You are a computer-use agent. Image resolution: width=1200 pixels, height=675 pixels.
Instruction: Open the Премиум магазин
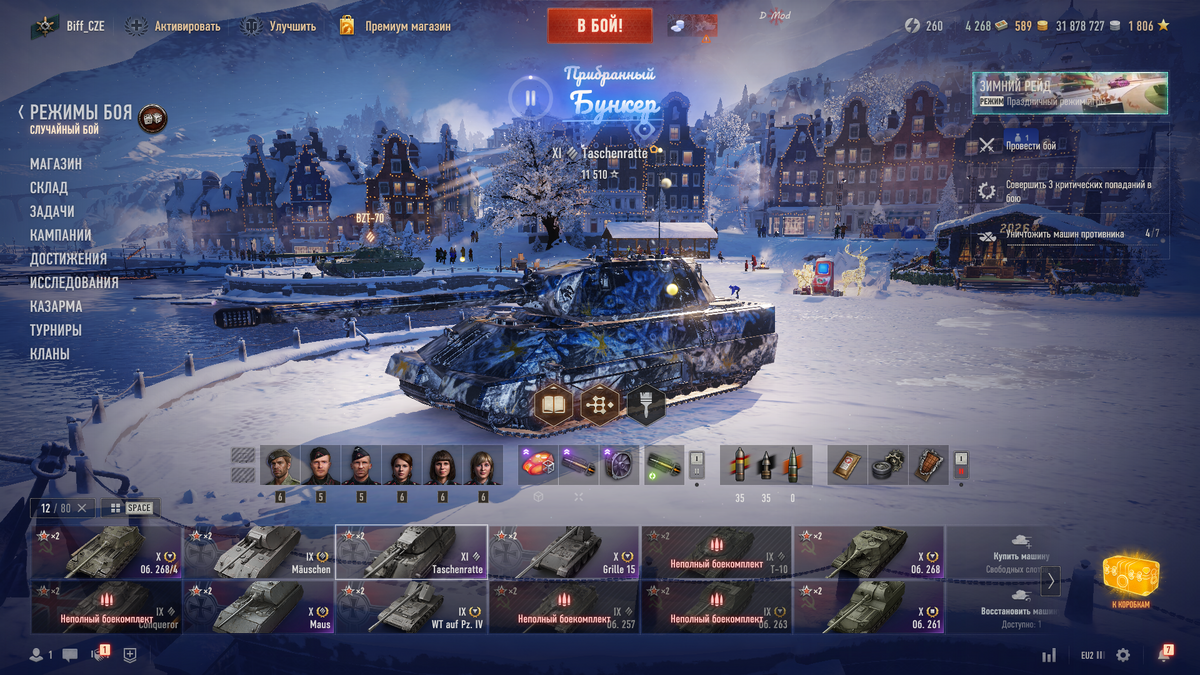point(395,26)
